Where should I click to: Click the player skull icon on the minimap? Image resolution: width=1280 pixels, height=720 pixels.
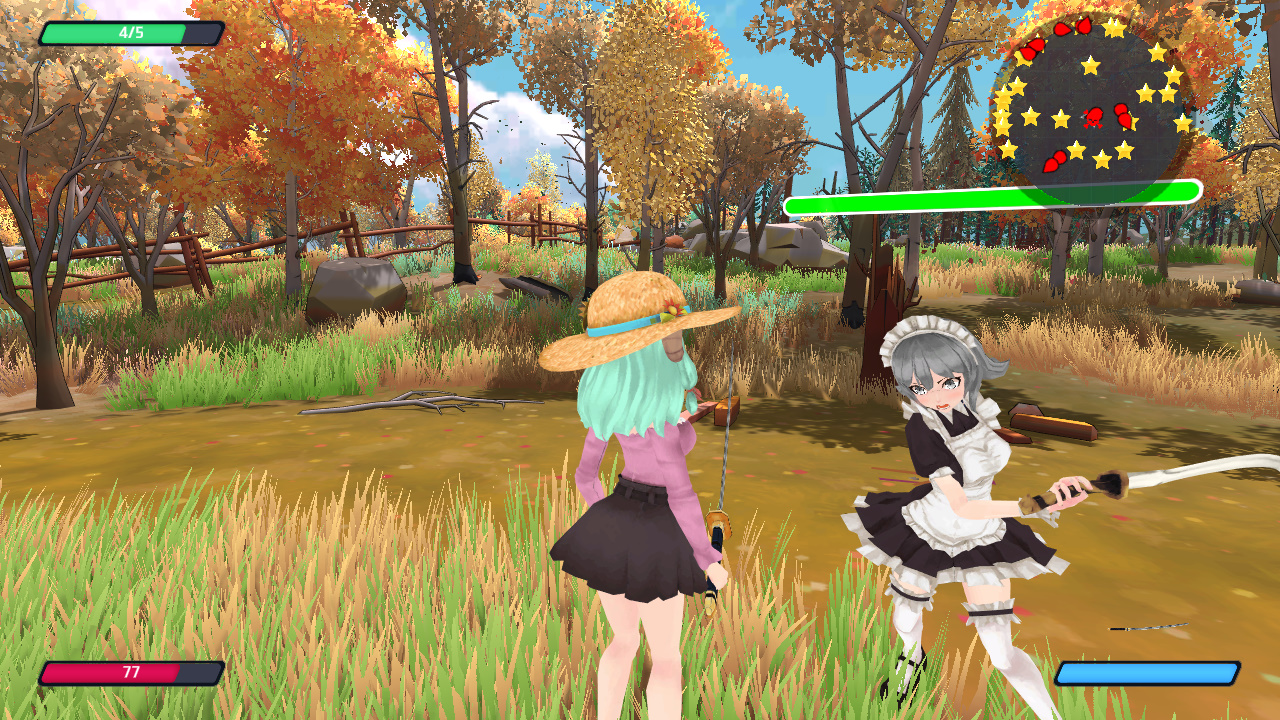click(x=1093, y=118)
